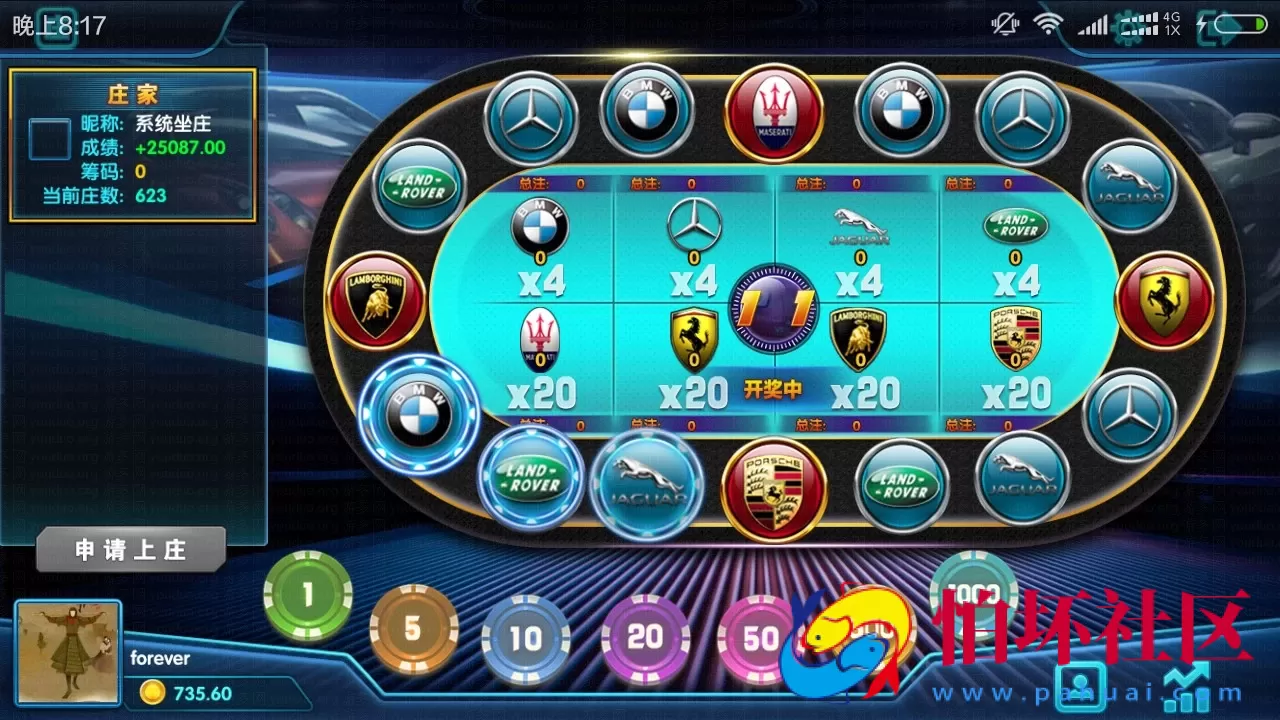1280x720 pixels.
Task: Open the forever player avatar
Action: coord(69,652)
